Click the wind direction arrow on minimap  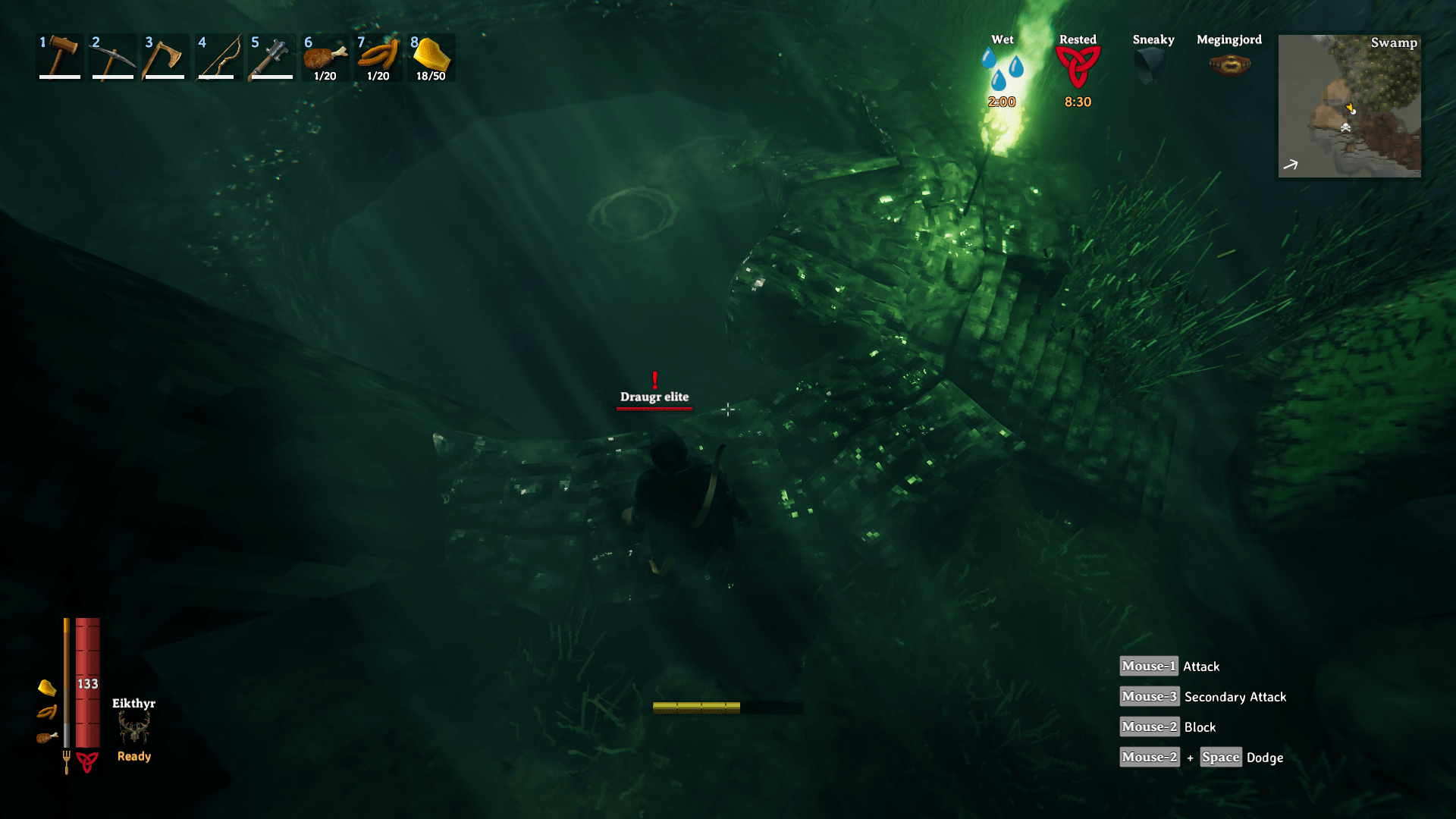[x=1290, y=164]
